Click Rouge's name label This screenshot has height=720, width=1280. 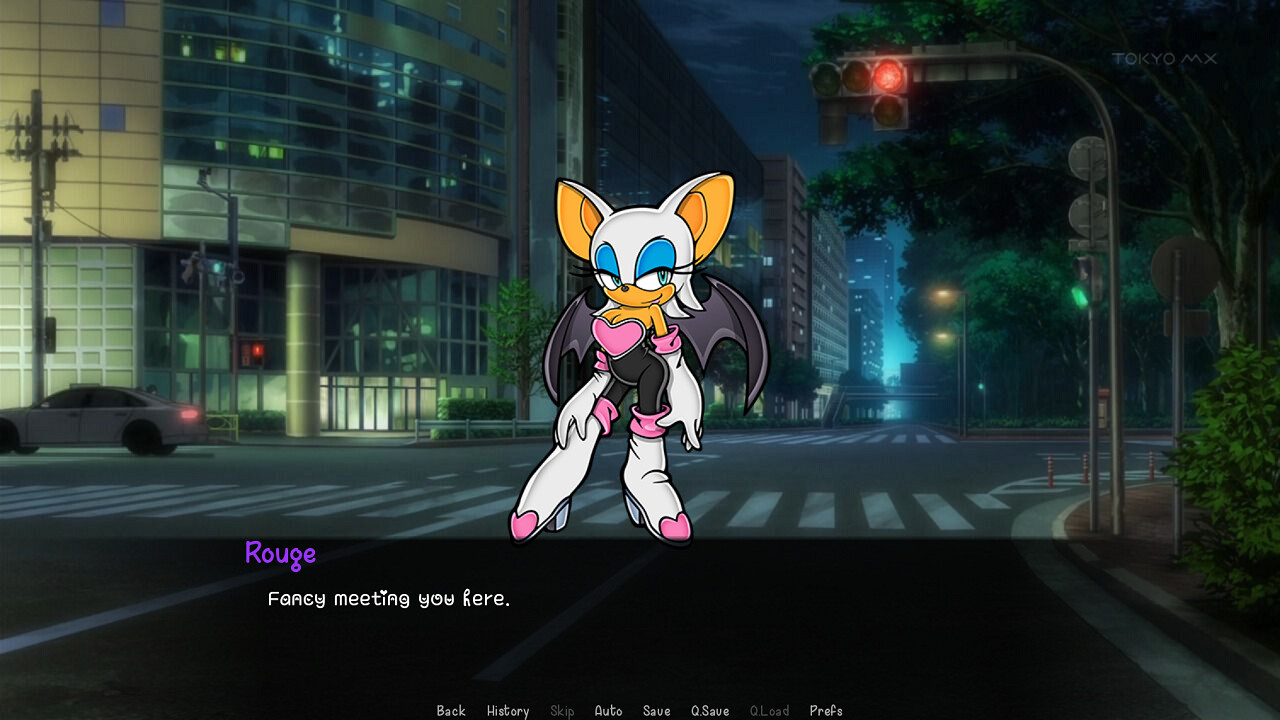(x=281, y=554)
